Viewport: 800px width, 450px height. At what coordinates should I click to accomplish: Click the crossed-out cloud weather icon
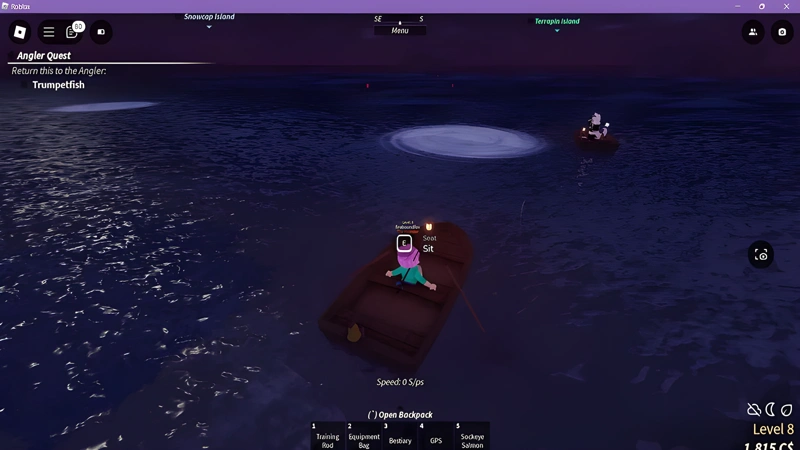(754, 410)
